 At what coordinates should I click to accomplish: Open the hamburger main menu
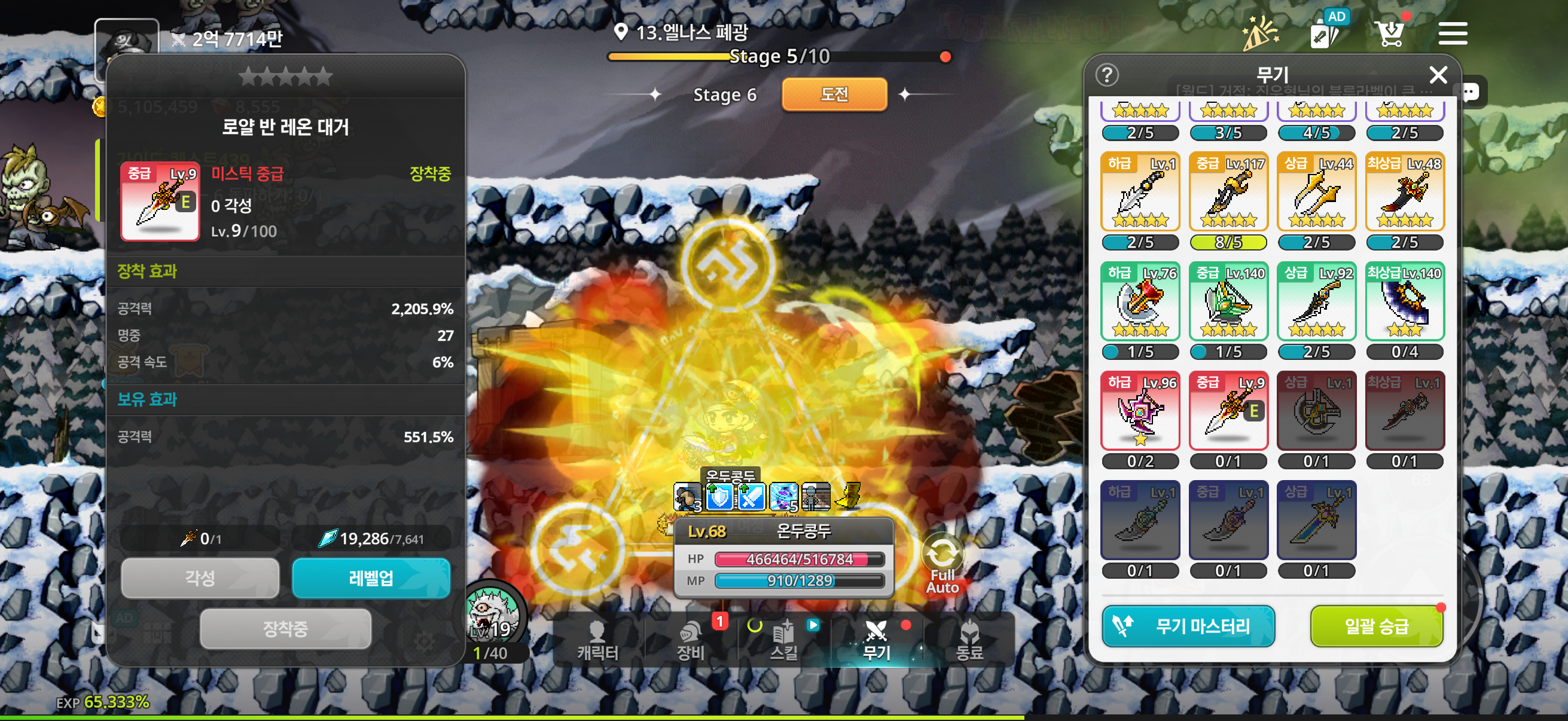(x=1453, y=33)
